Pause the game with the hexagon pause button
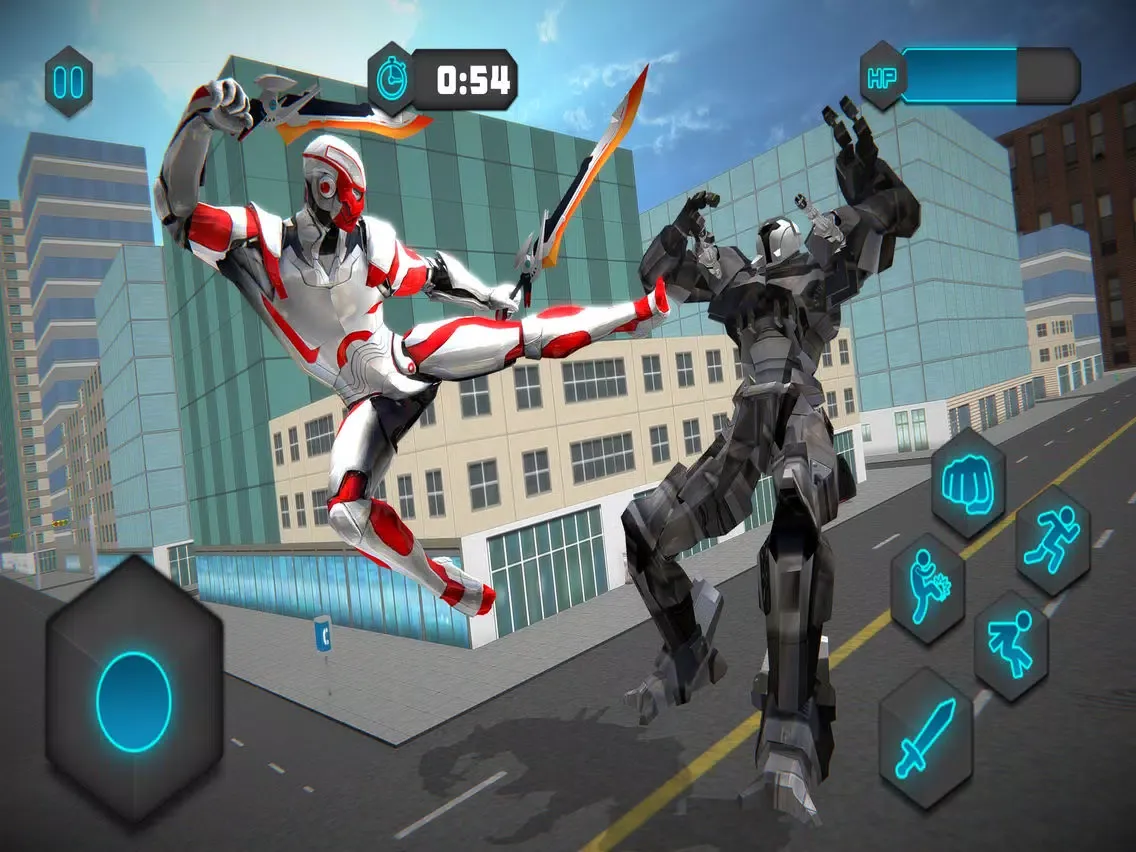 69,82
